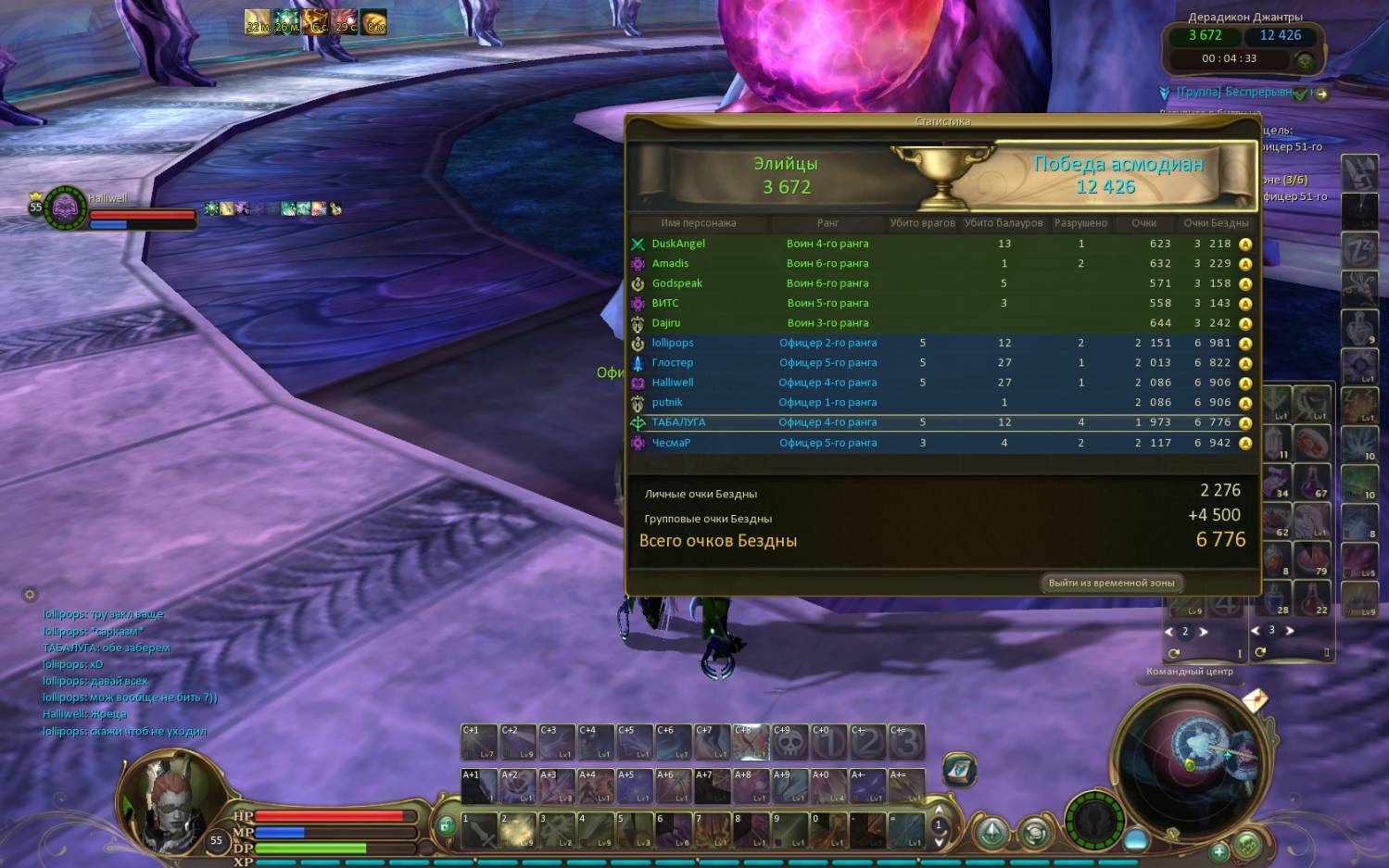The height and width of the screenshot is (868, 1389).
Task: Exit the temporary zone via the bottom button
Action: coord(1110,583)
